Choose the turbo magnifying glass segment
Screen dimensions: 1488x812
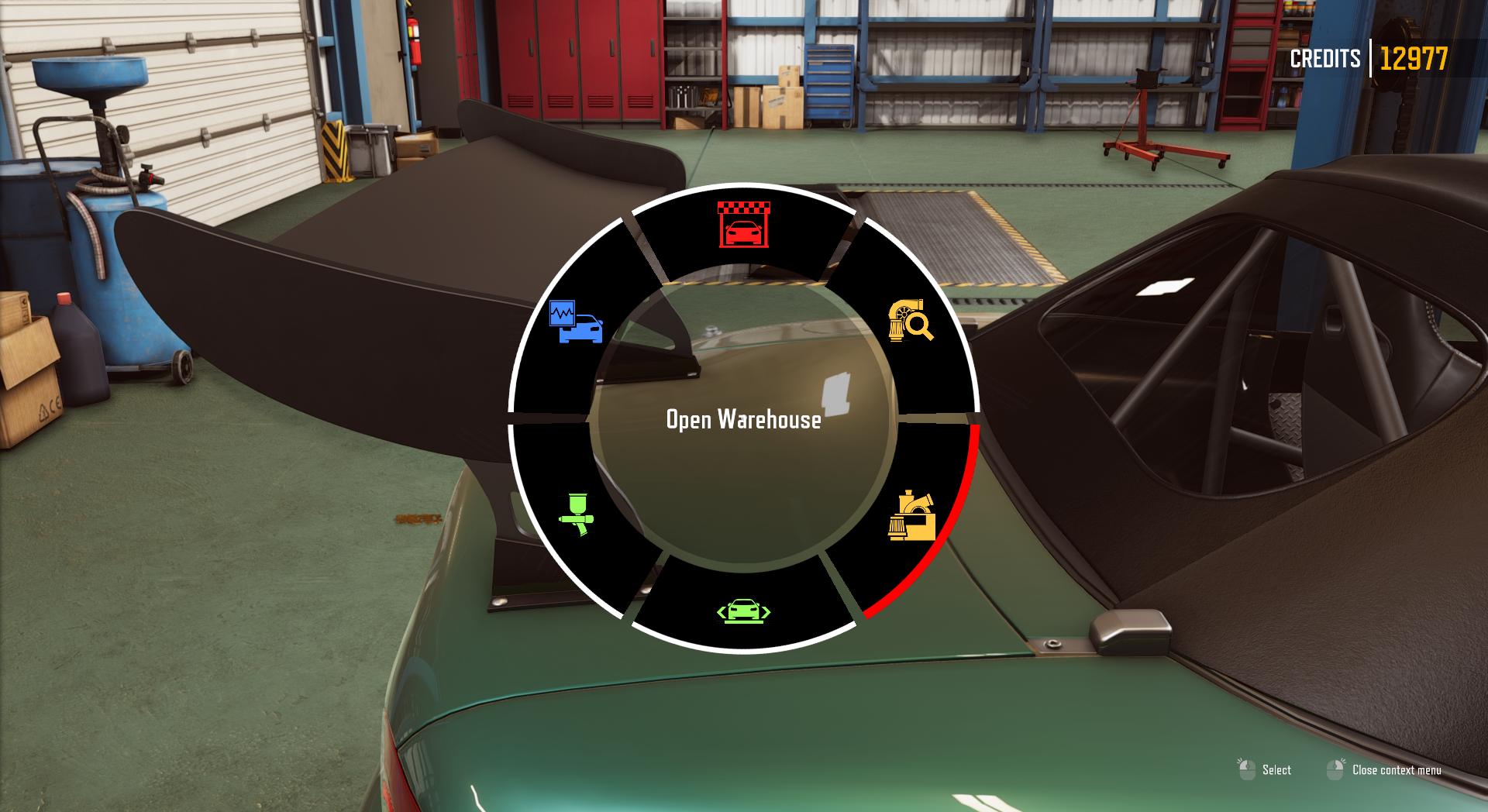click(x=910, y=321)
